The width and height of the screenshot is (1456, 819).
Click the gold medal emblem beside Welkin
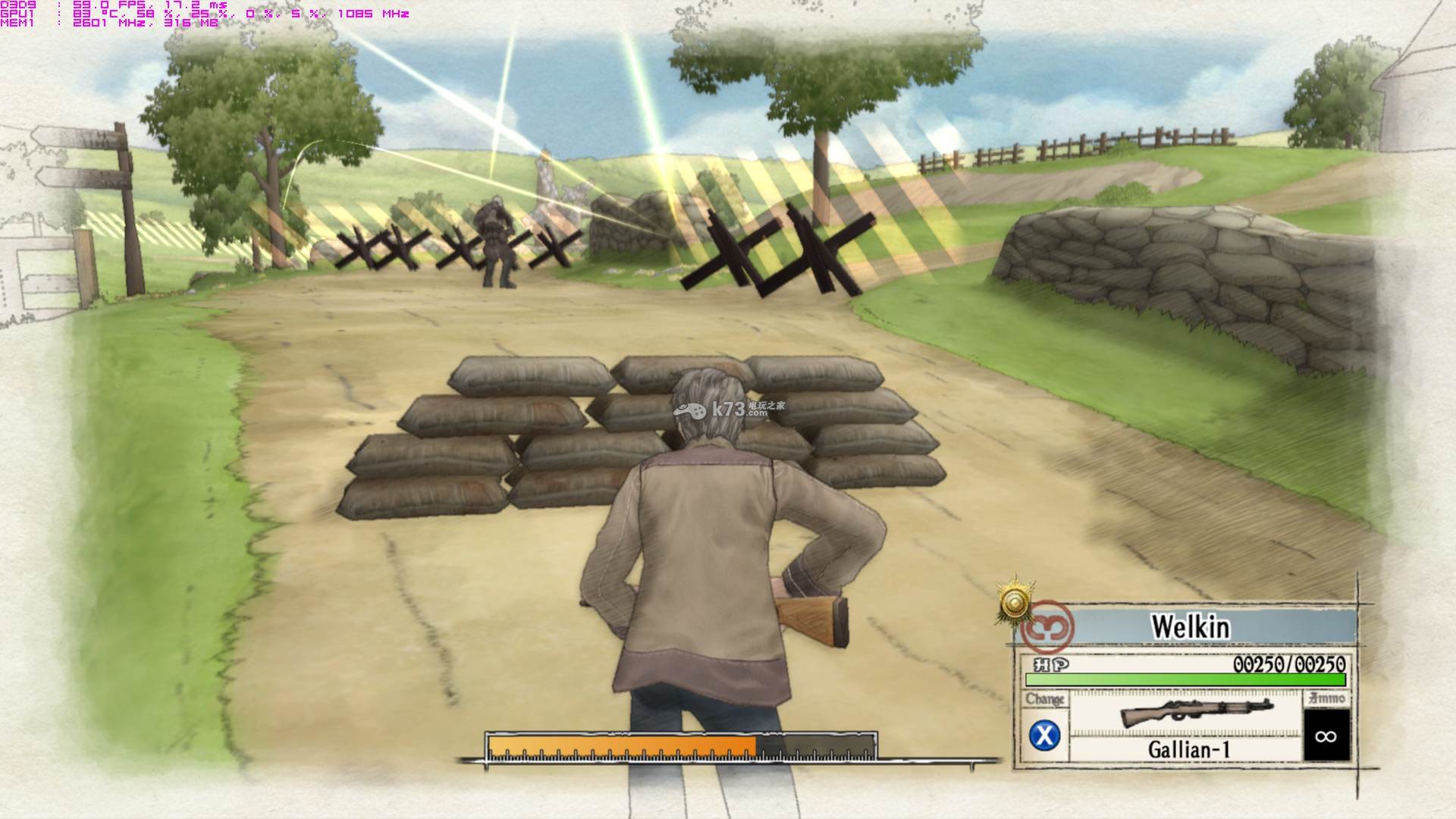(1015, 604)
